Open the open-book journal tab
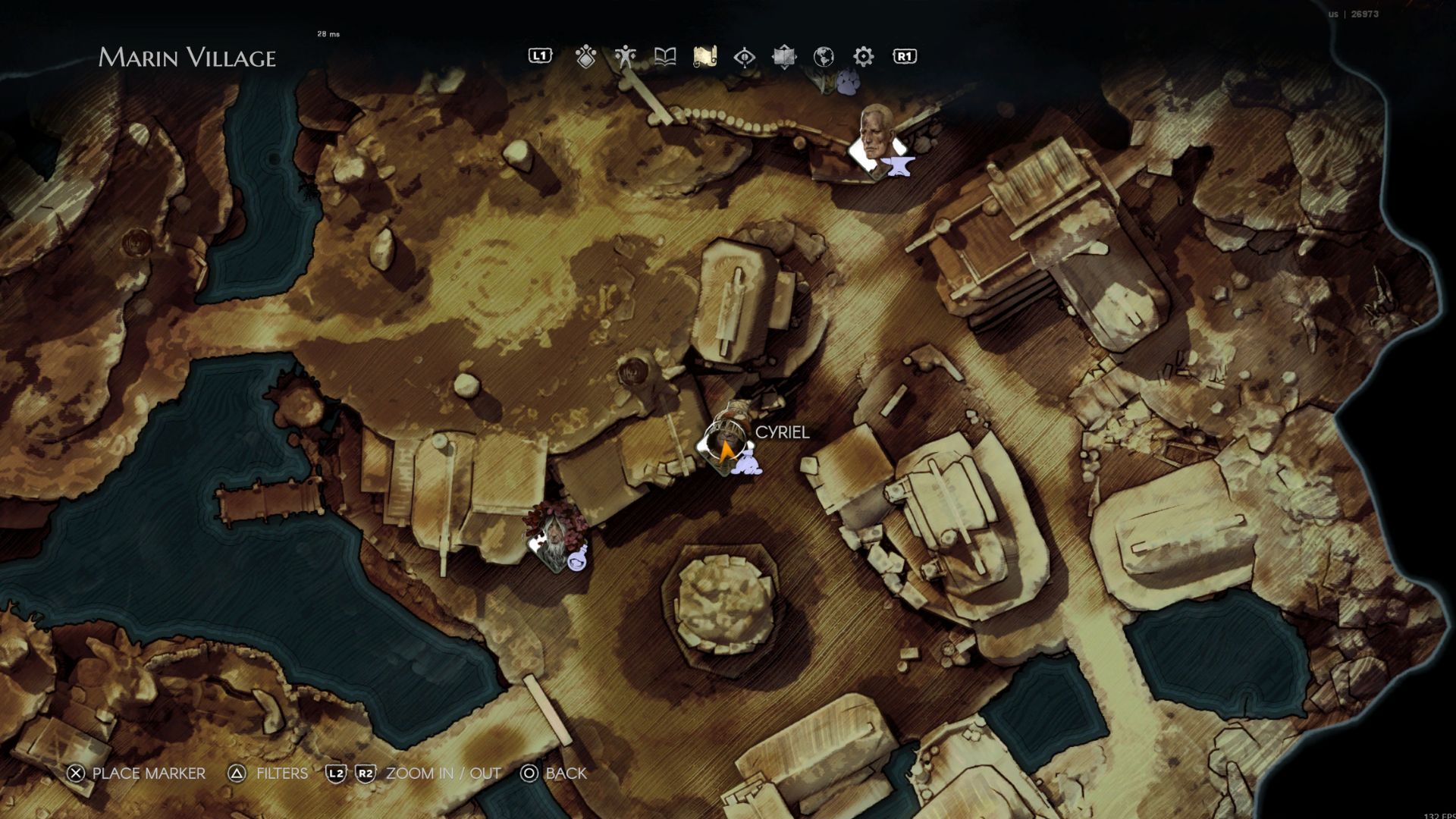1456x819 pixels. (665, 57)
